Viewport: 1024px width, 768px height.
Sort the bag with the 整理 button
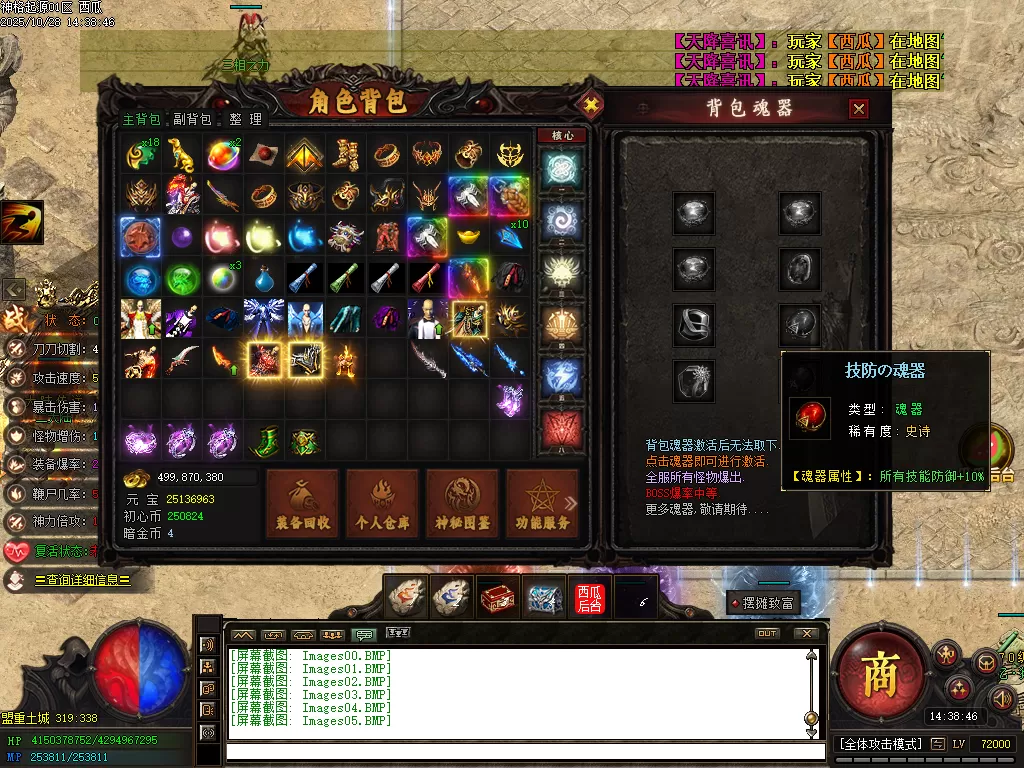click(244, 119)
